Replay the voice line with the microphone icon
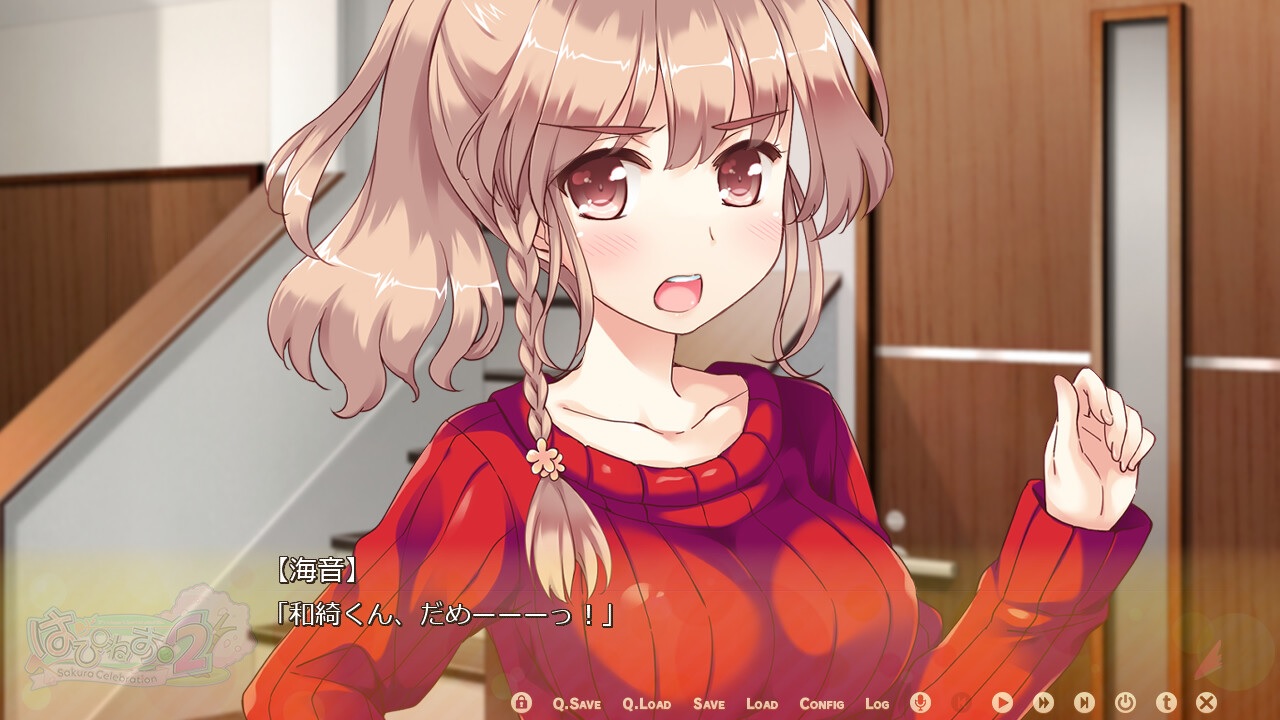Screen dimensions: 1280x720 (920, 703)
